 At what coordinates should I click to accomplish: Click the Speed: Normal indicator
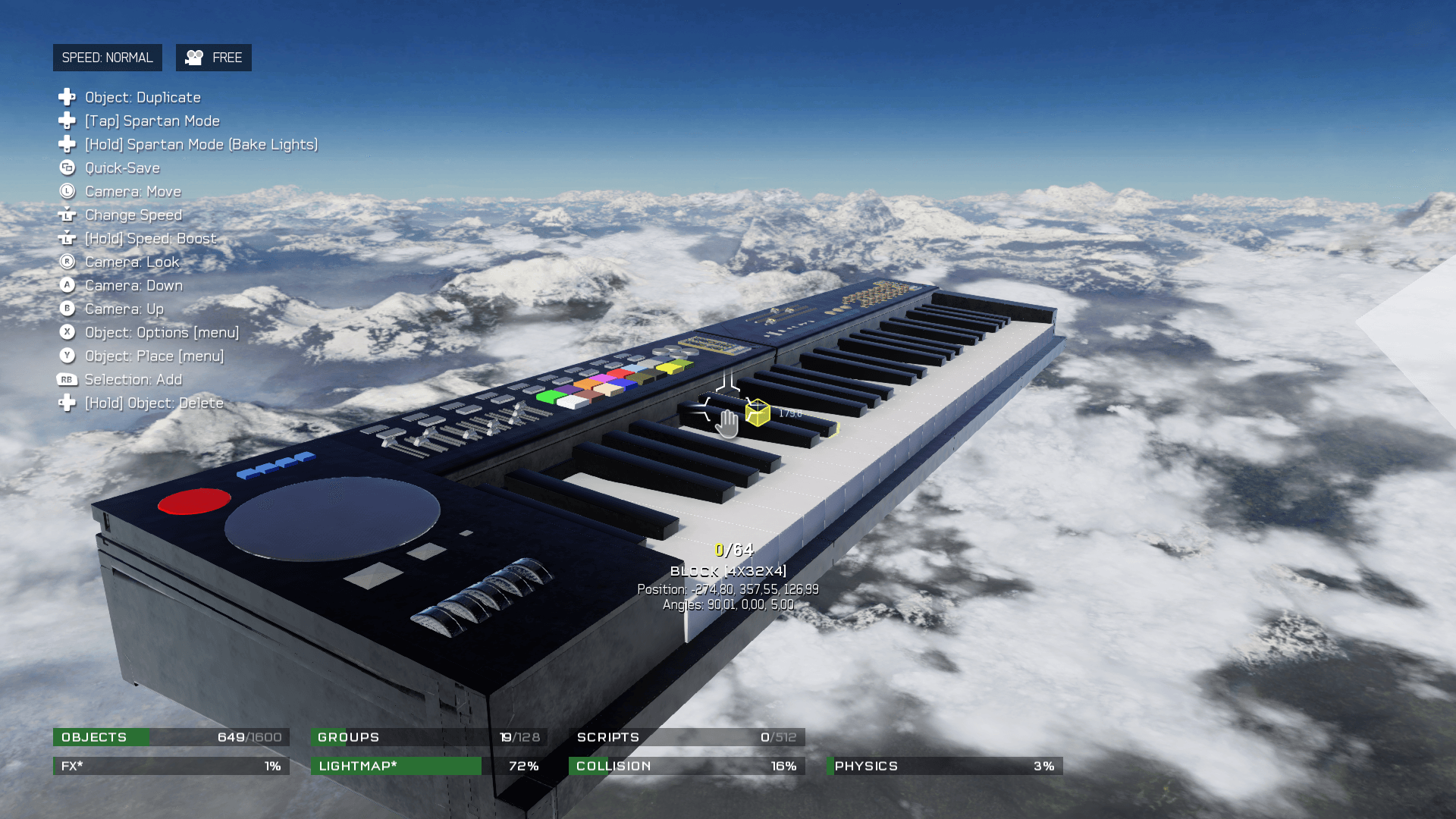click(x=107, y=58)
